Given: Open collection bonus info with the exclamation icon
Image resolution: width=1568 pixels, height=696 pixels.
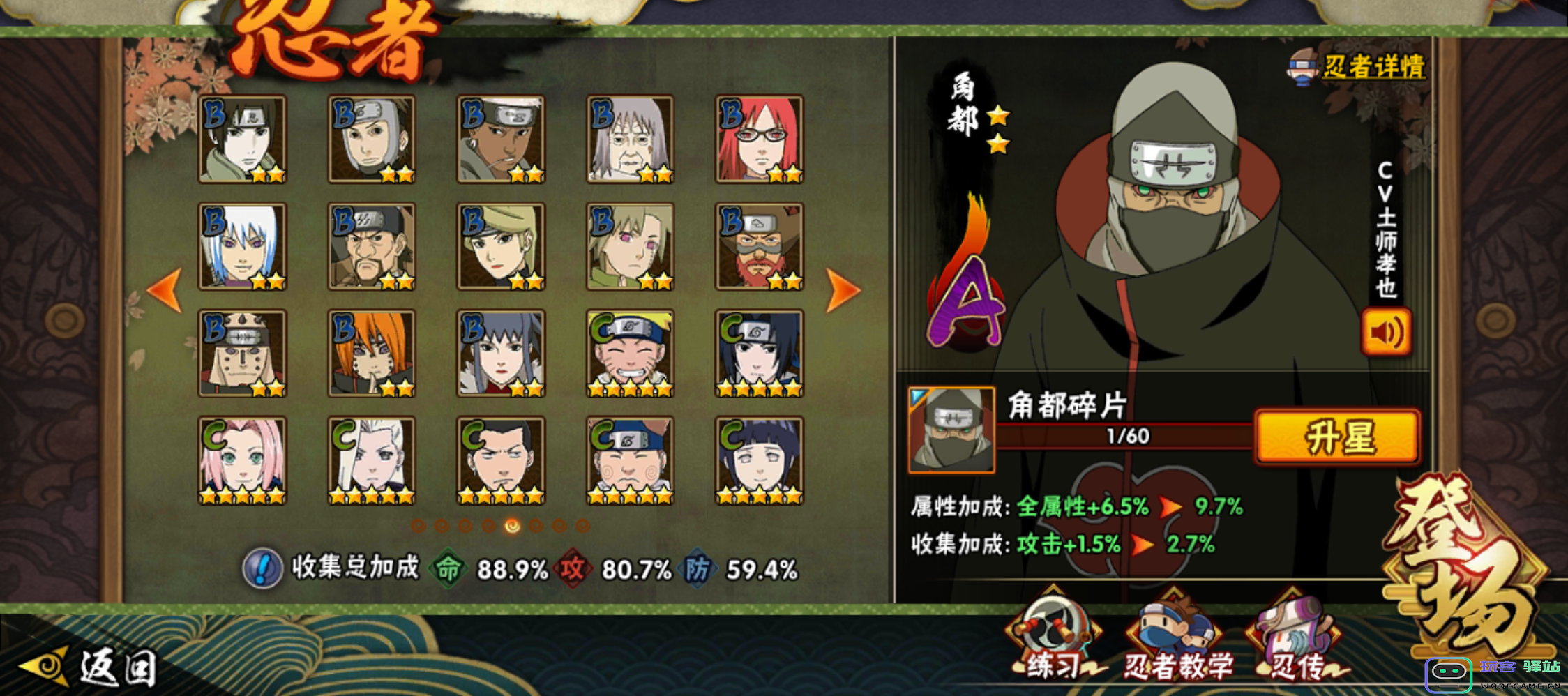Looking at the screenshot, I should (262, 569).
